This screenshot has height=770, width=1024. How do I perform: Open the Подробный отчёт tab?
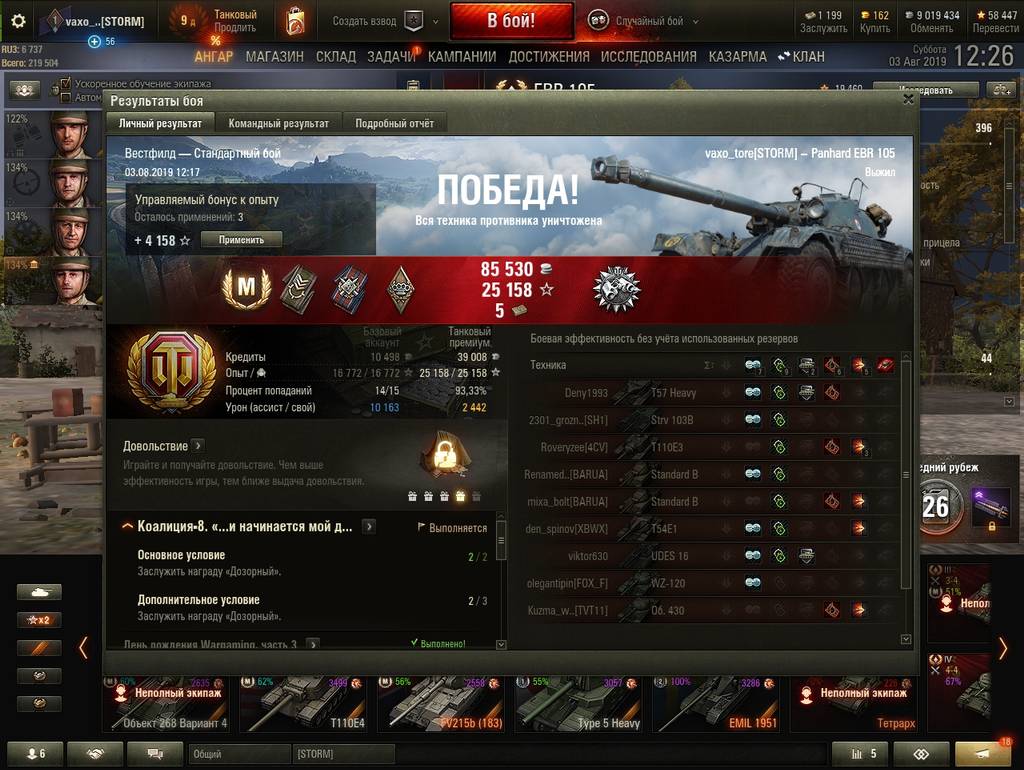point(394,124)
